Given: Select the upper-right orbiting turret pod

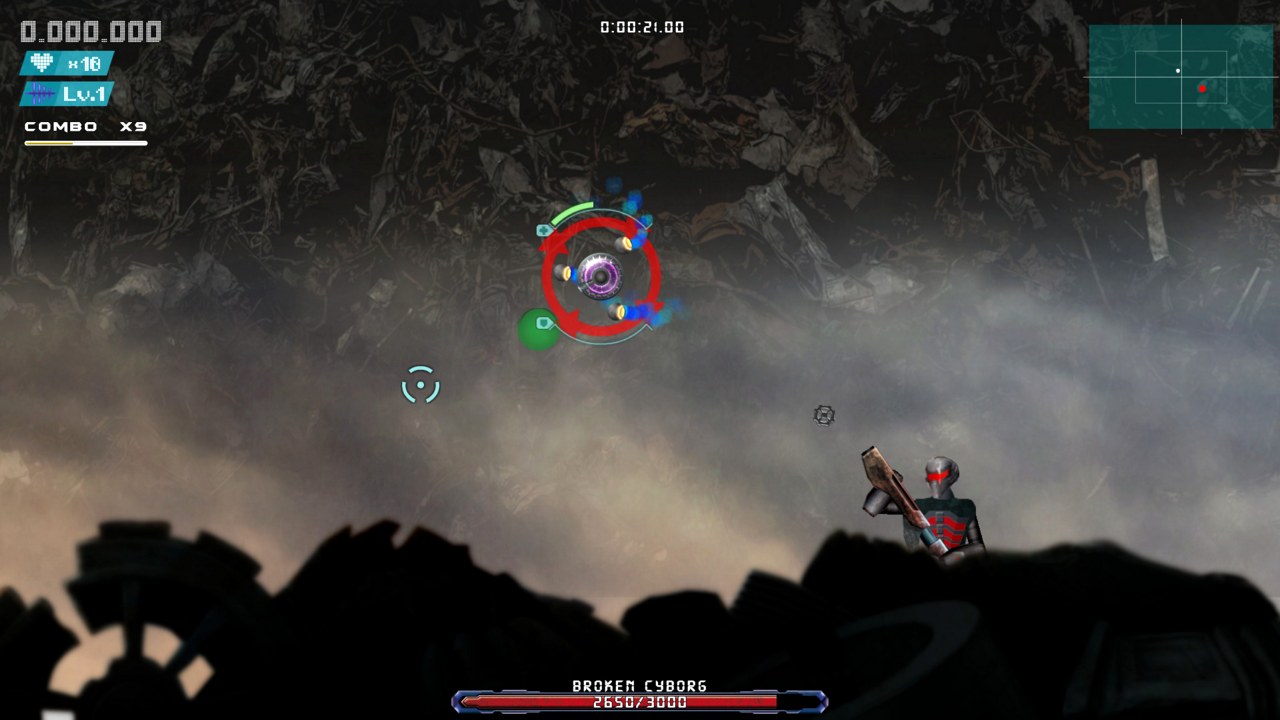Looking at the screenshot, I should coord(623,244).
